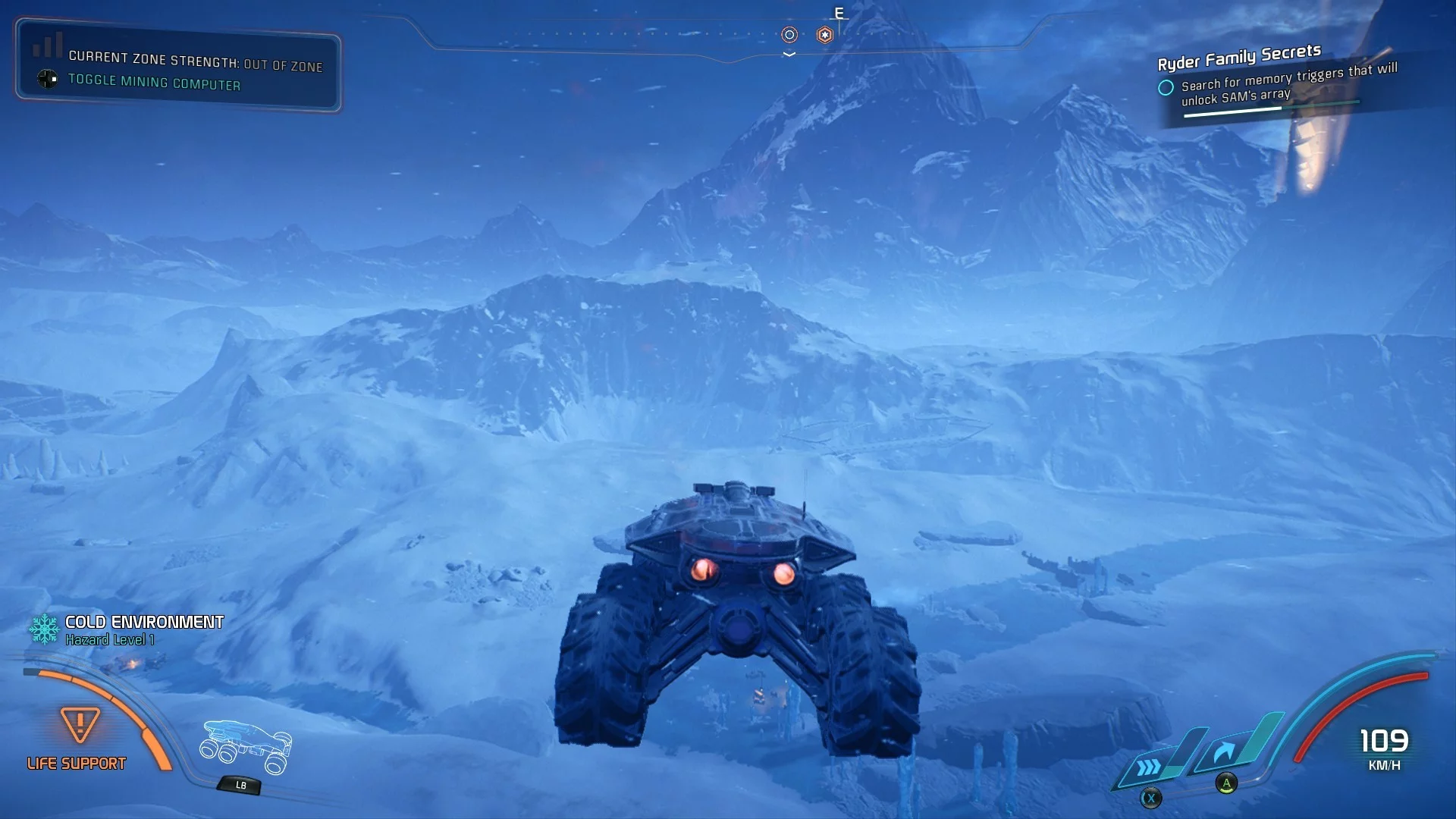Activate the Nomad jump jets arrow icon
The width and height of the screenshot is (1456, 819).
(x=1223, y=752)
